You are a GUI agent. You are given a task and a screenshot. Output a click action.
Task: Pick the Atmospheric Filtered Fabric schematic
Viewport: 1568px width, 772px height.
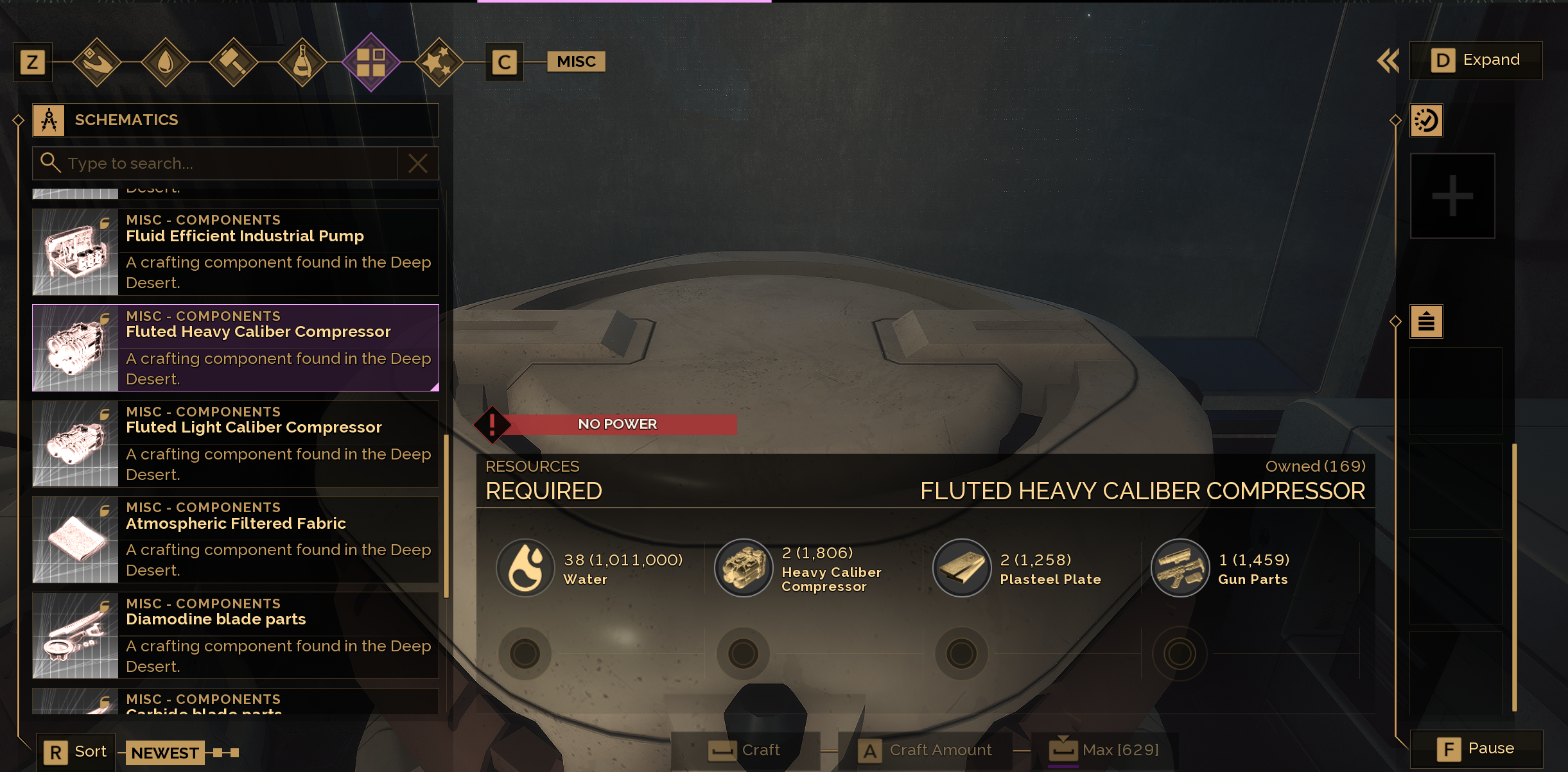tap(235, 539)
